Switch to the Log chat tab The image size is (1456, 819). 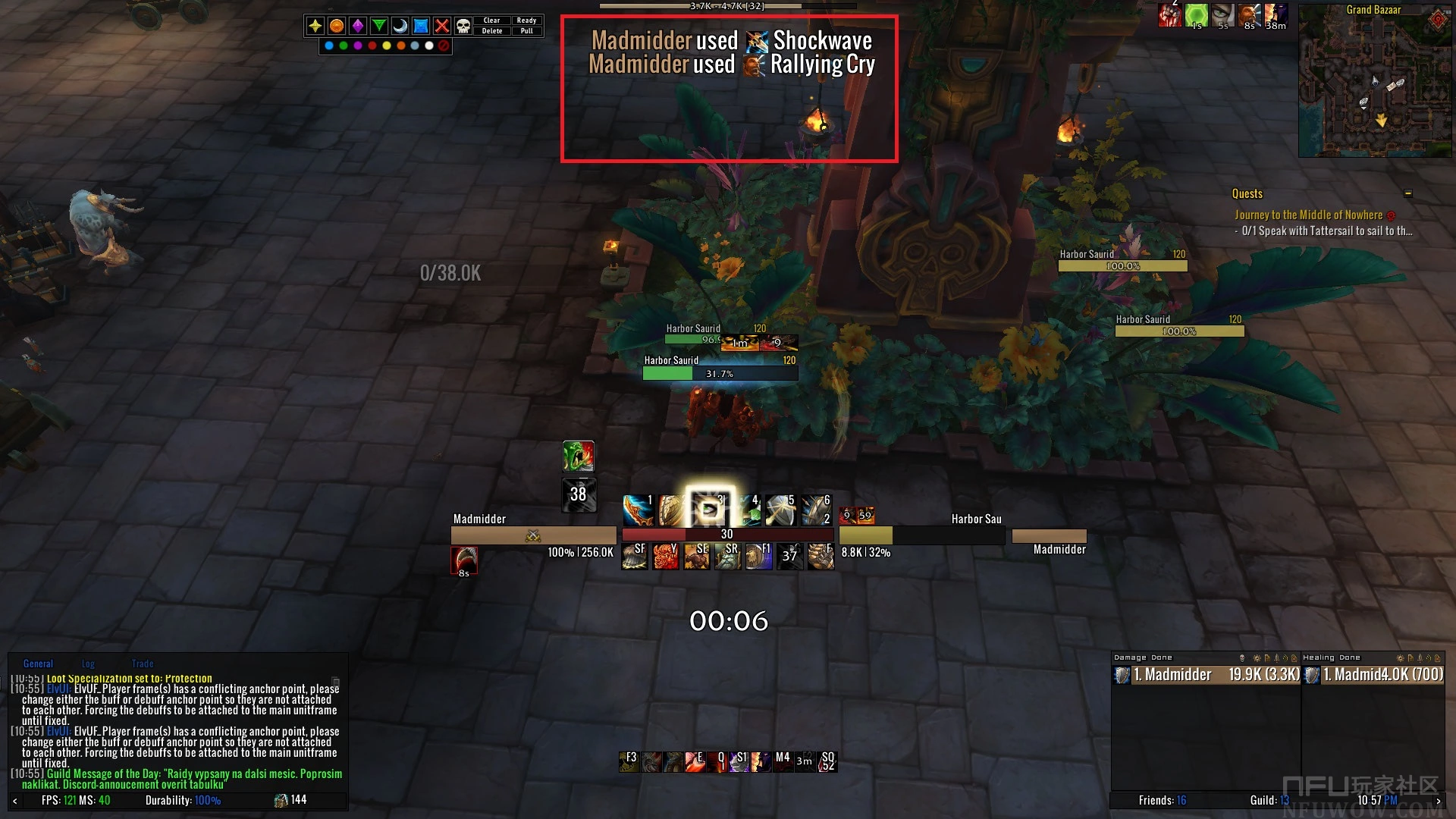pos(88,664)
